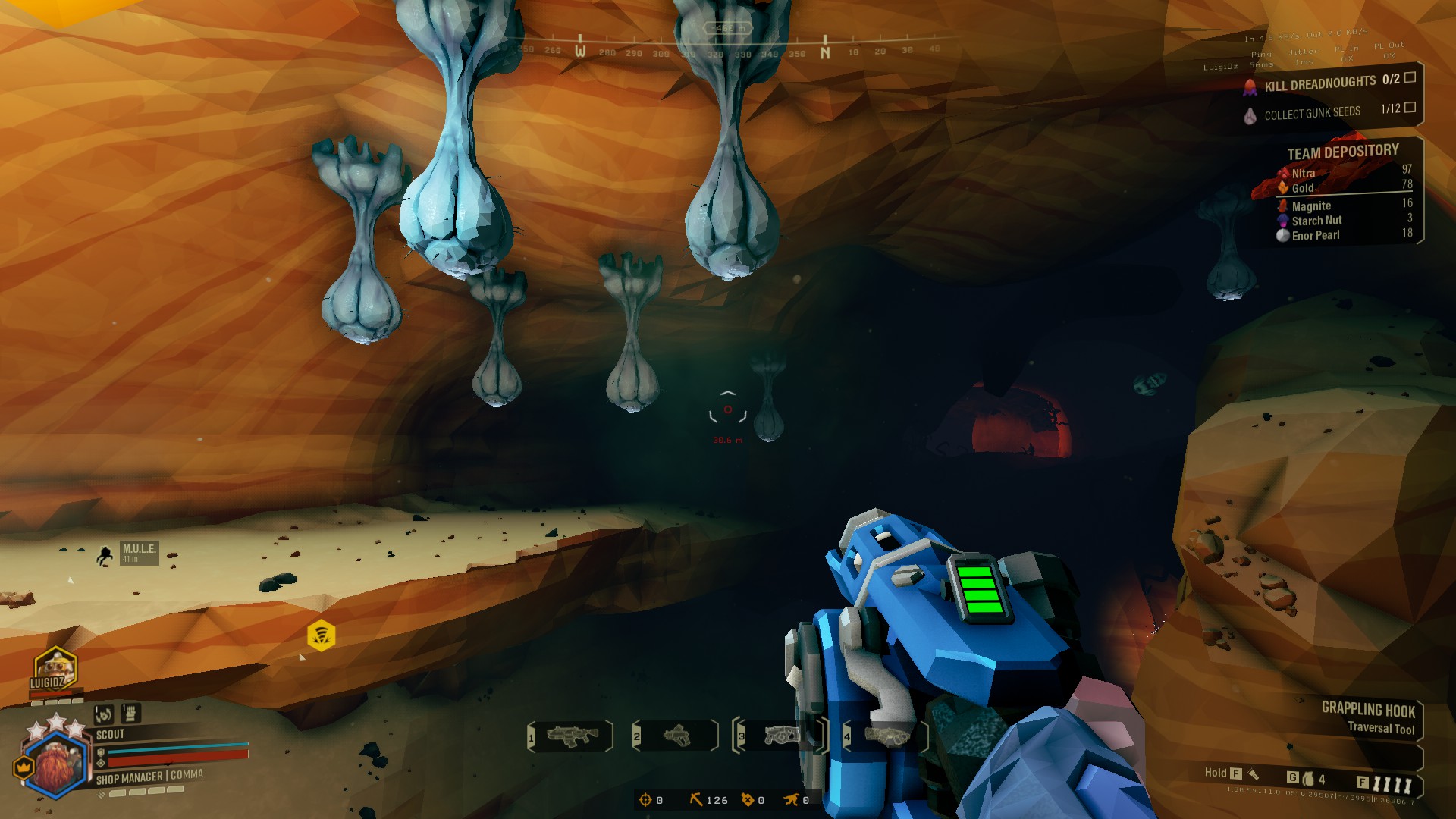
Task: Click the circular arrows perk icon
Action: (x=104, y=714)
